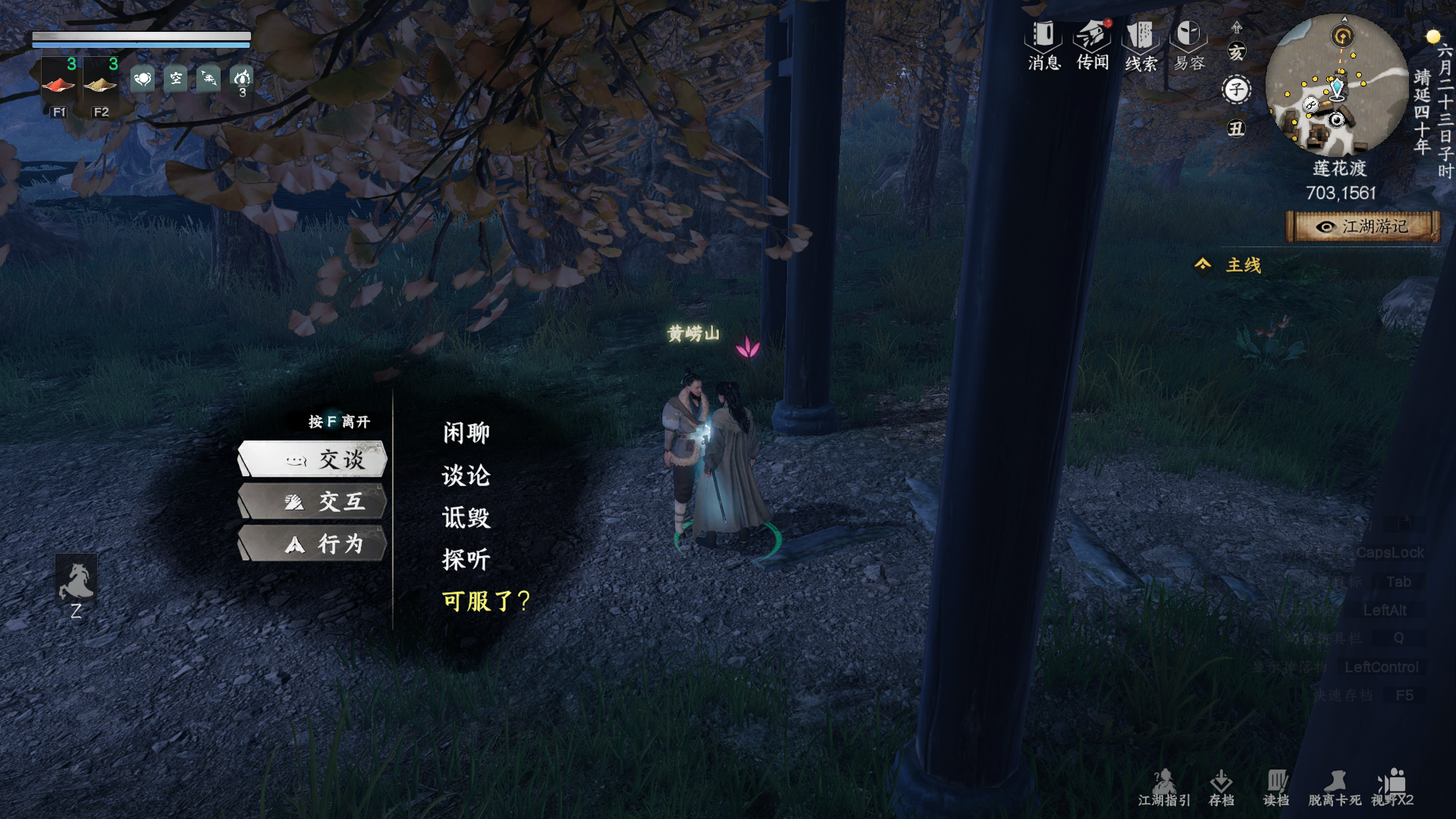Use the red powder item in slot F1
Screen dimensions: 1456x819
59,82
